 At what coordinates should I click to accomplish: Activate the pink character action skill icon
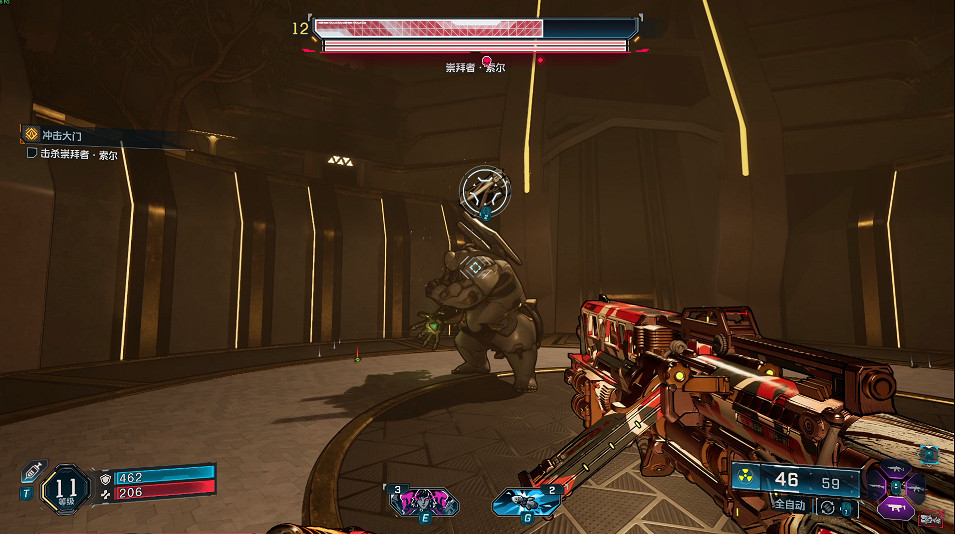coord(424,503)
